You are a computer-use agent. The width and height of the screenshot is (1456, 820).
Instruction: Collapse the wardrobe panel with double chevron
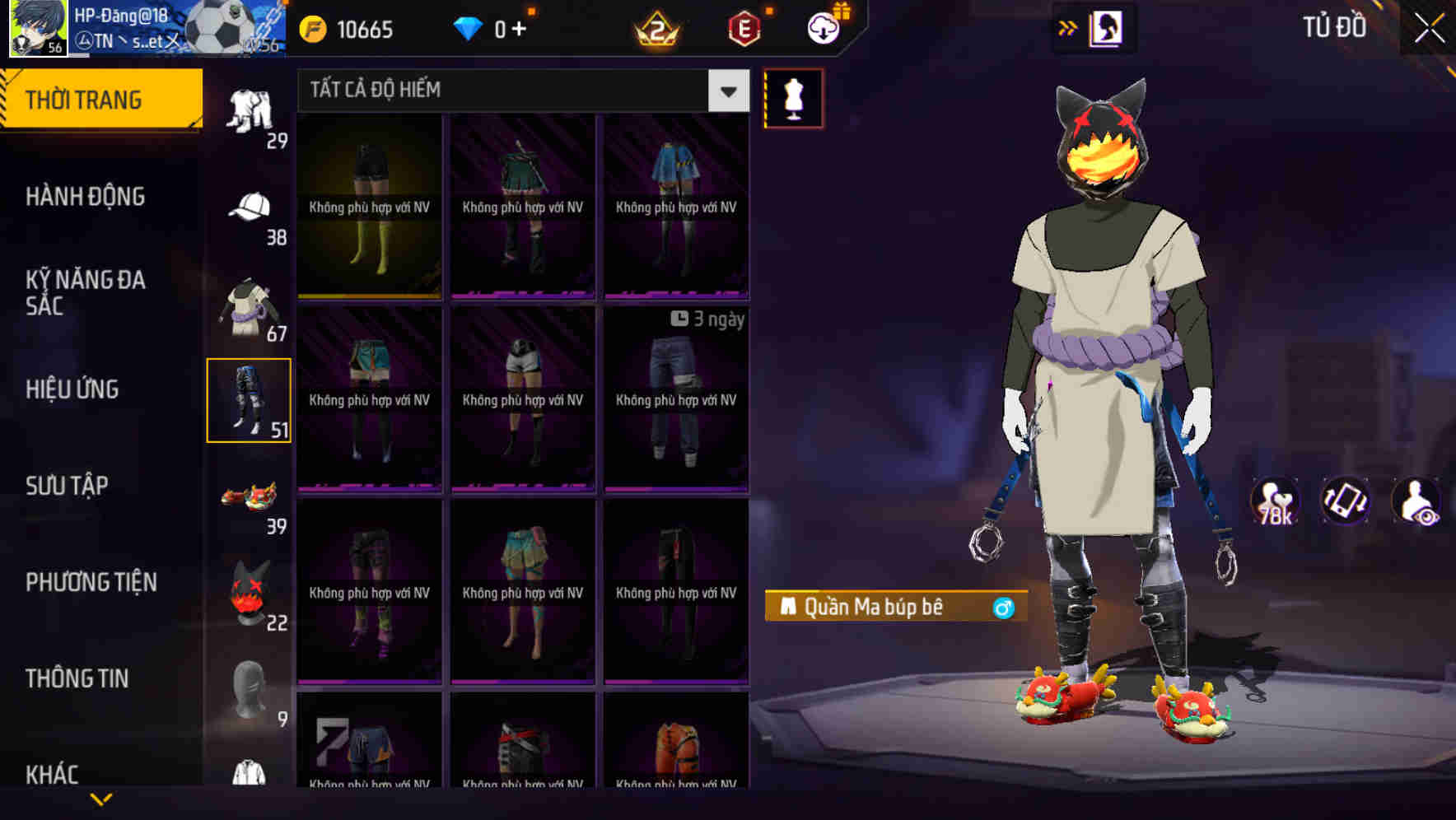pos(1068,27)
